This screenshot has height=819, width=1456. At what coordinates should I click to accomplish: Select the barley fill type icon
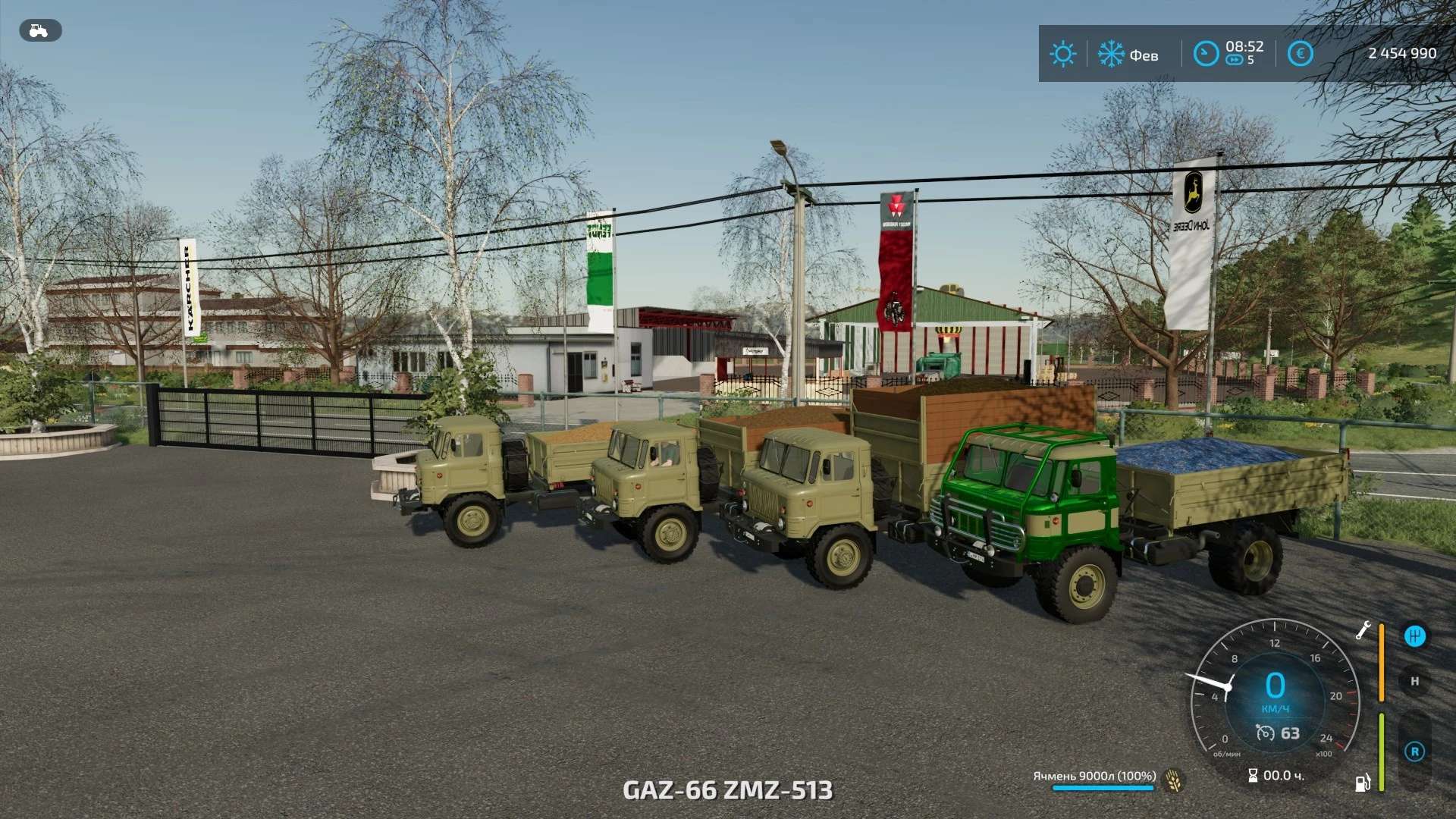point(1174,780)
